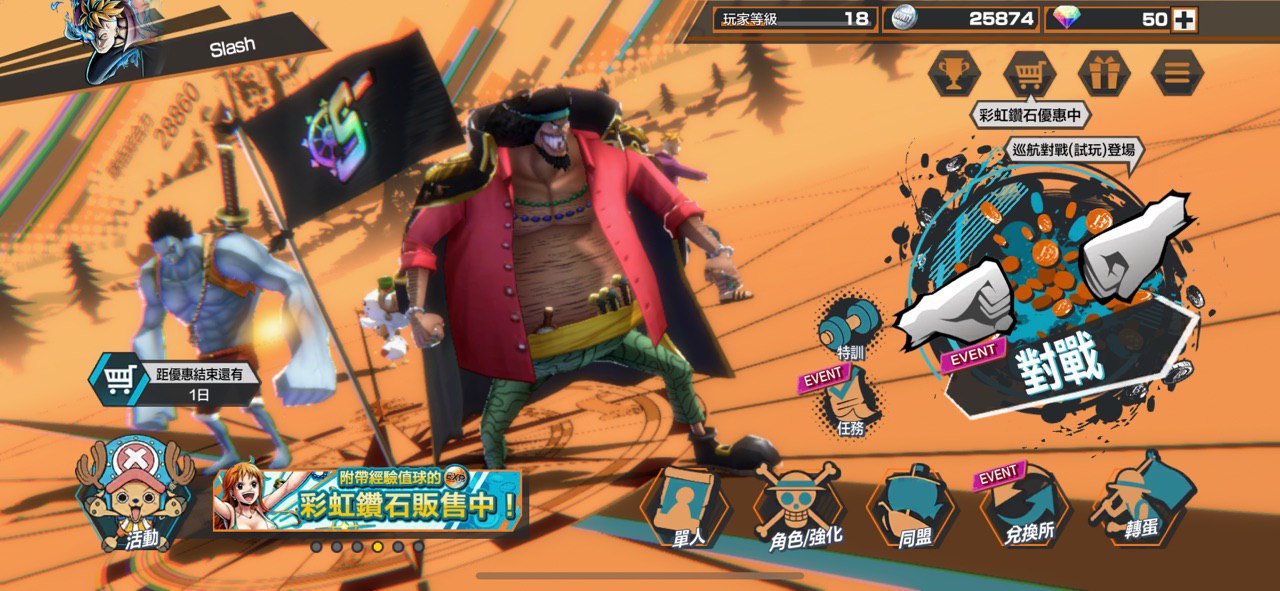Open the shopping cart shop
The height and width of the screenshot is (591, 1280).
[1029, 73]
